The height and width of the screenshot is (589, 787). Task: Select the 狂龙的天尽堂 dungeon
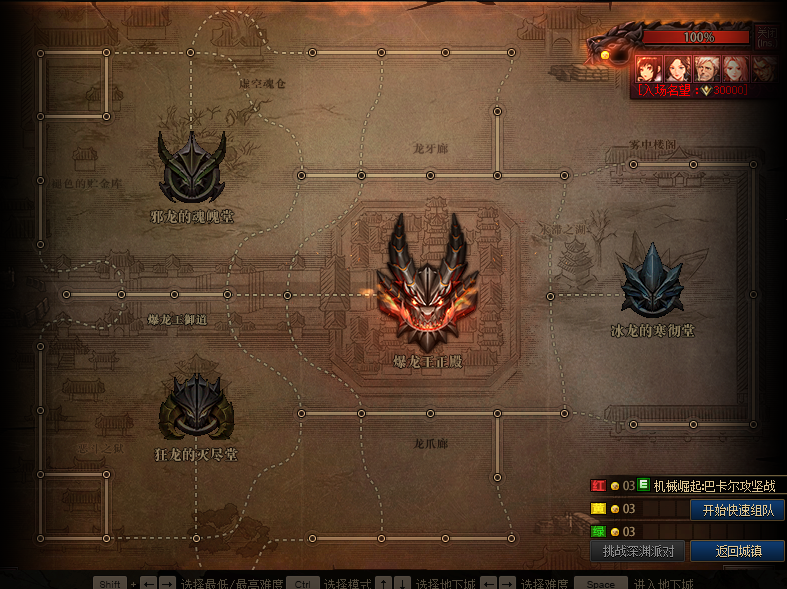point(197,404)
